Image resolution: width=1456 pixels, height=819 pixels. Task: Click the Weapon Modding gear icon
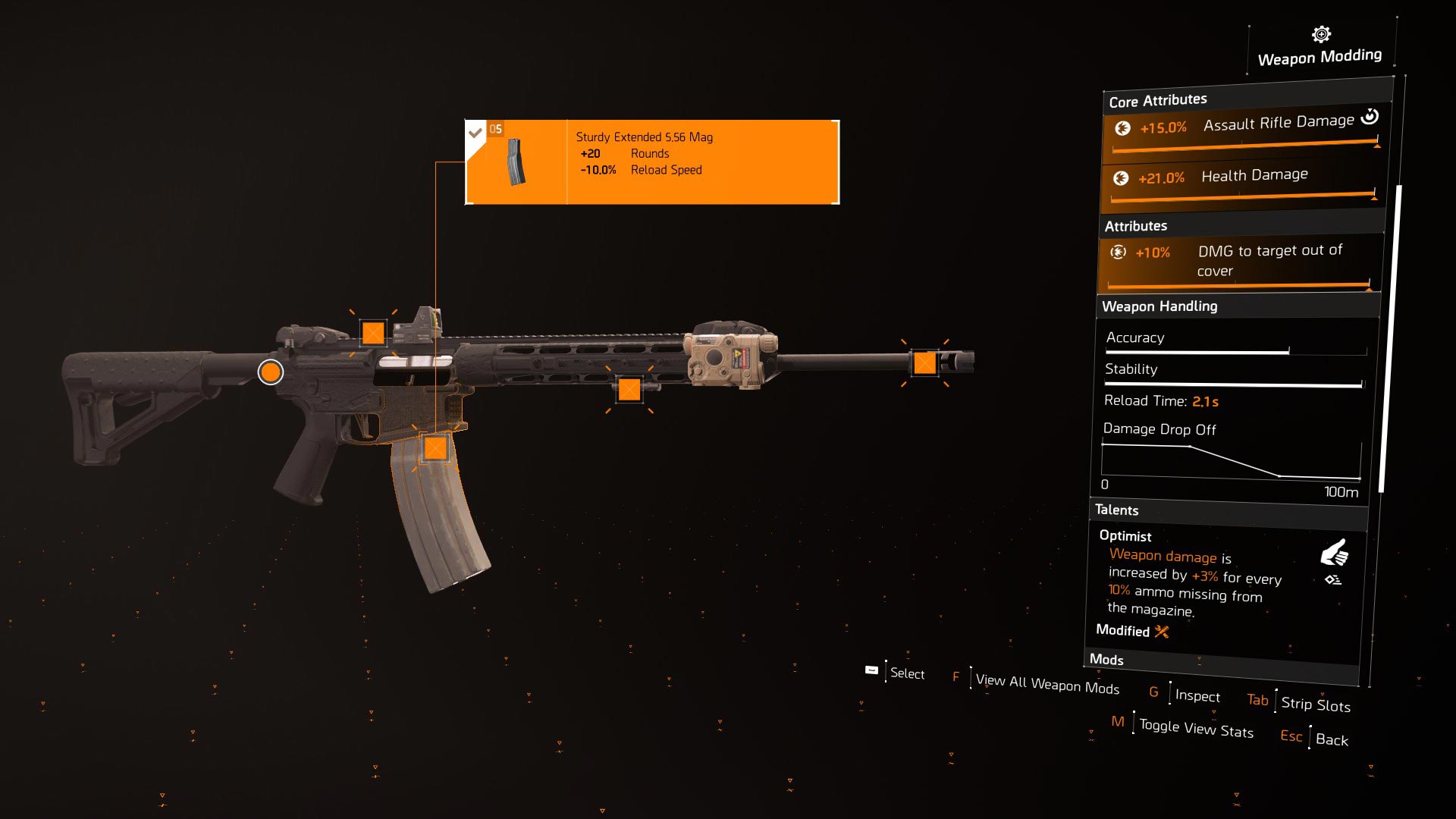pos(1319,33)
